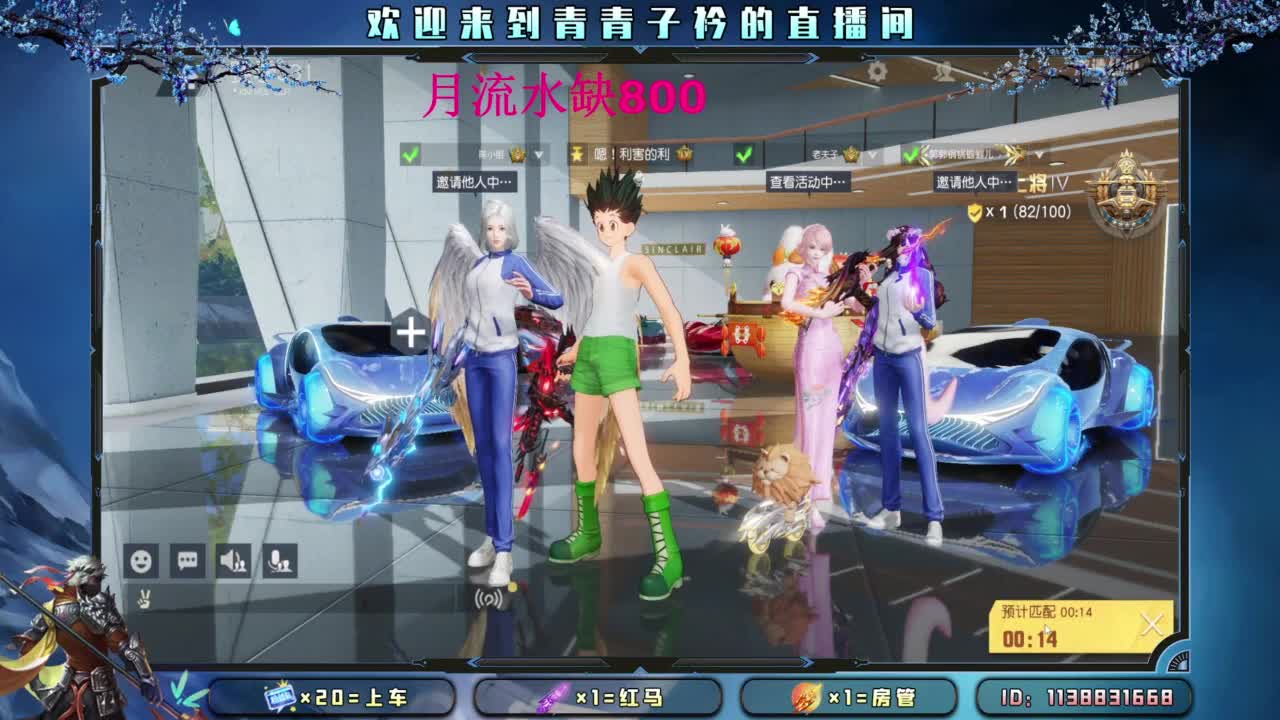The width and height of the screenshot is (1280, 720).
Task: Select the microphone voice icon
Action: point(280,562)
